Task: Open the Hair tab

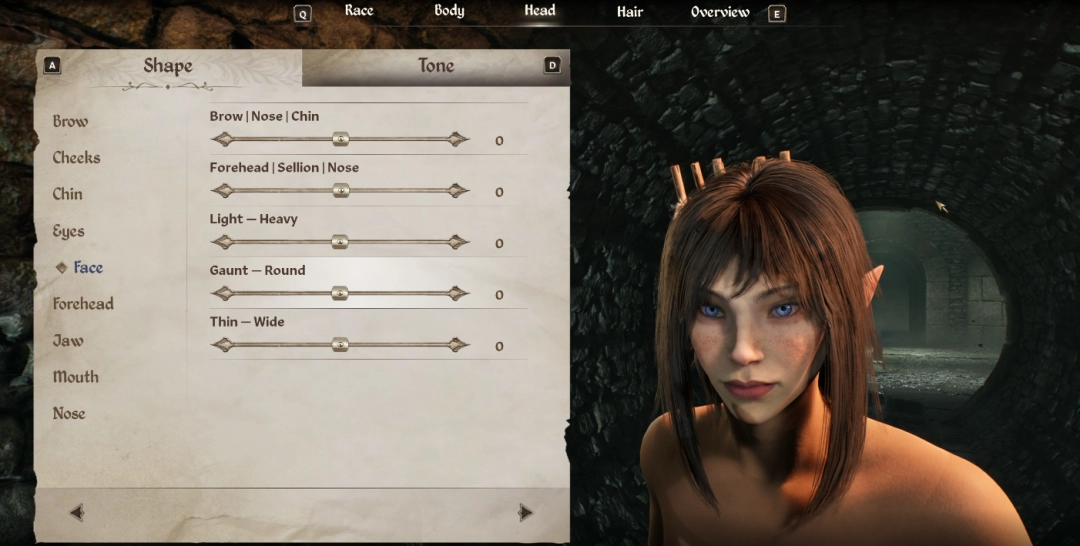Action: (x=630, y=12)
